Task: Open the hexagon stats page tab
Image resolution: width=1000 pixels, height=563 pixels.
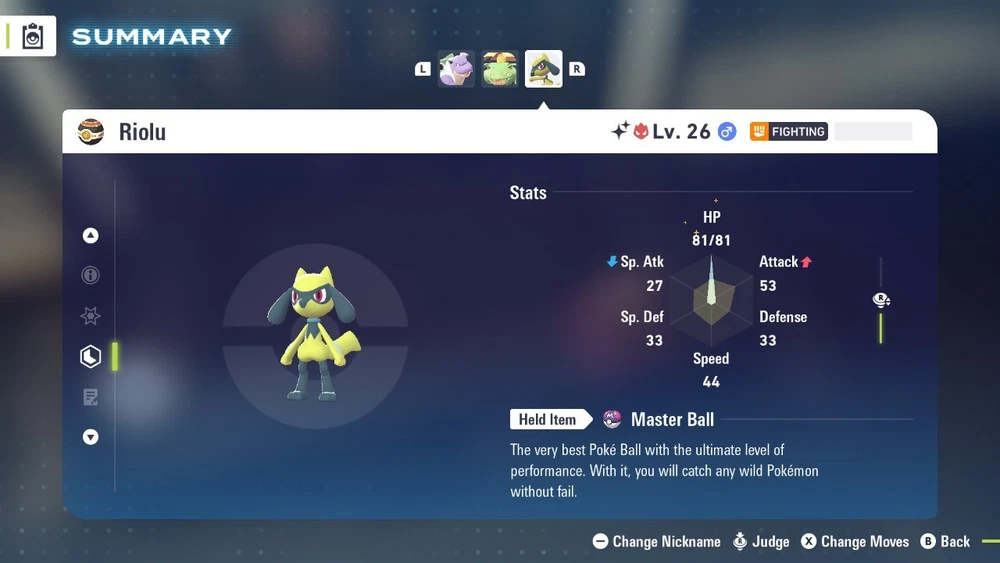Action: point(91,356)
